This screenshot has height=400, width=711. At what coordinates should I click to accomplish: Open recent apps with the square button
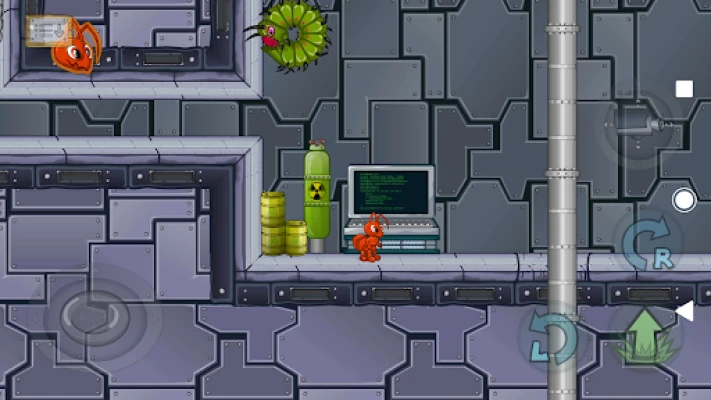tap(684, 89)
